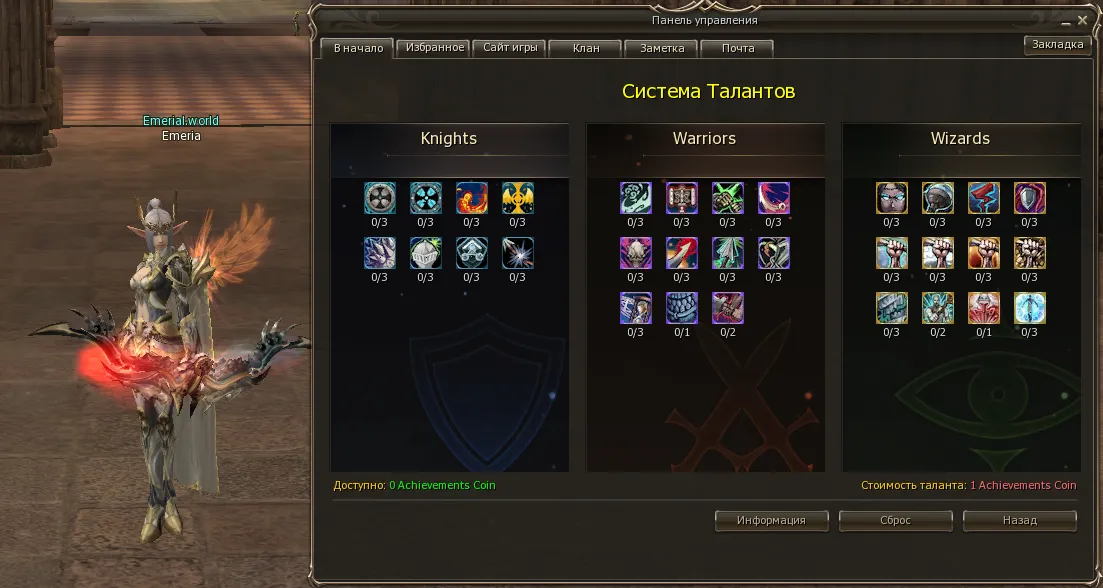Choose the masked face Wizards talent
Image resolution: width=1103 pixels, height=588 pixels.
tap(892, 198)
